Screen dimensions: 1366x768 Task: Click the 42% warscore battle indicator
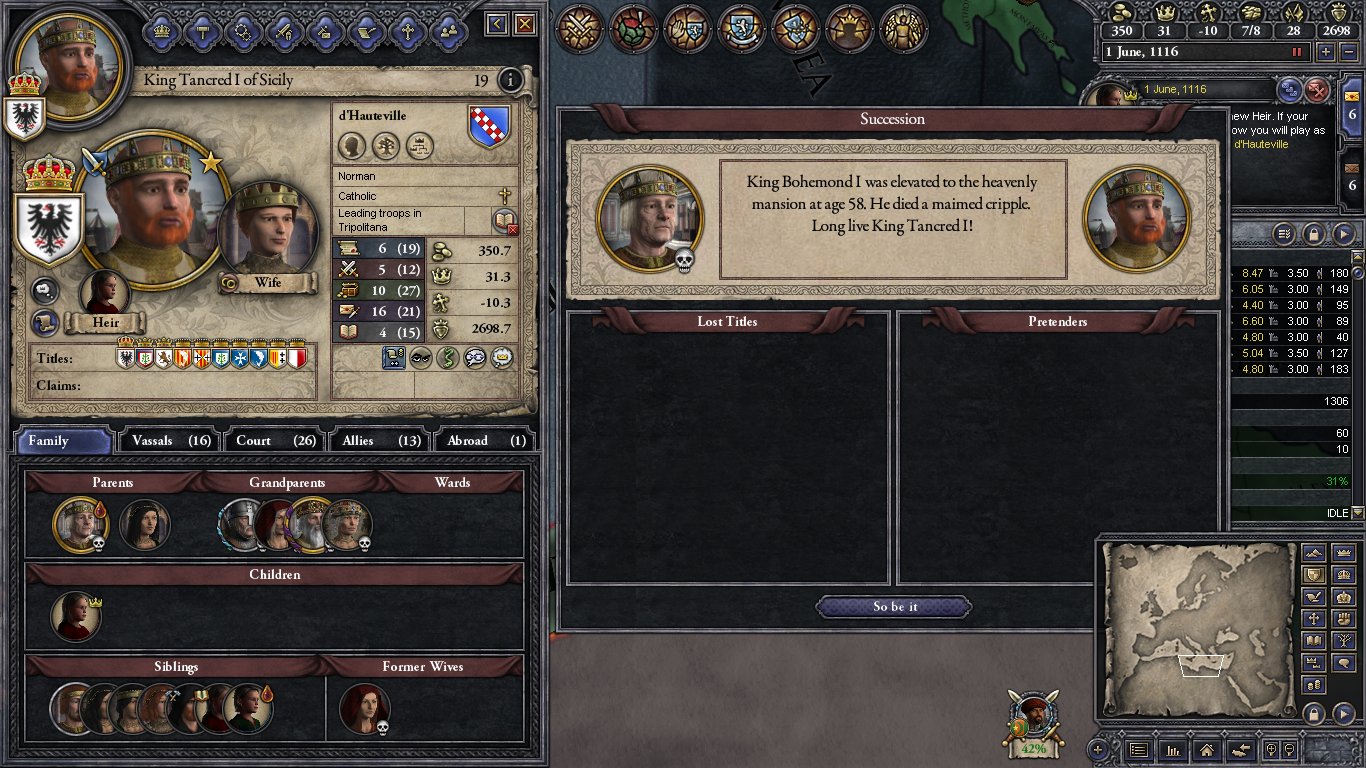[1033, 723]
